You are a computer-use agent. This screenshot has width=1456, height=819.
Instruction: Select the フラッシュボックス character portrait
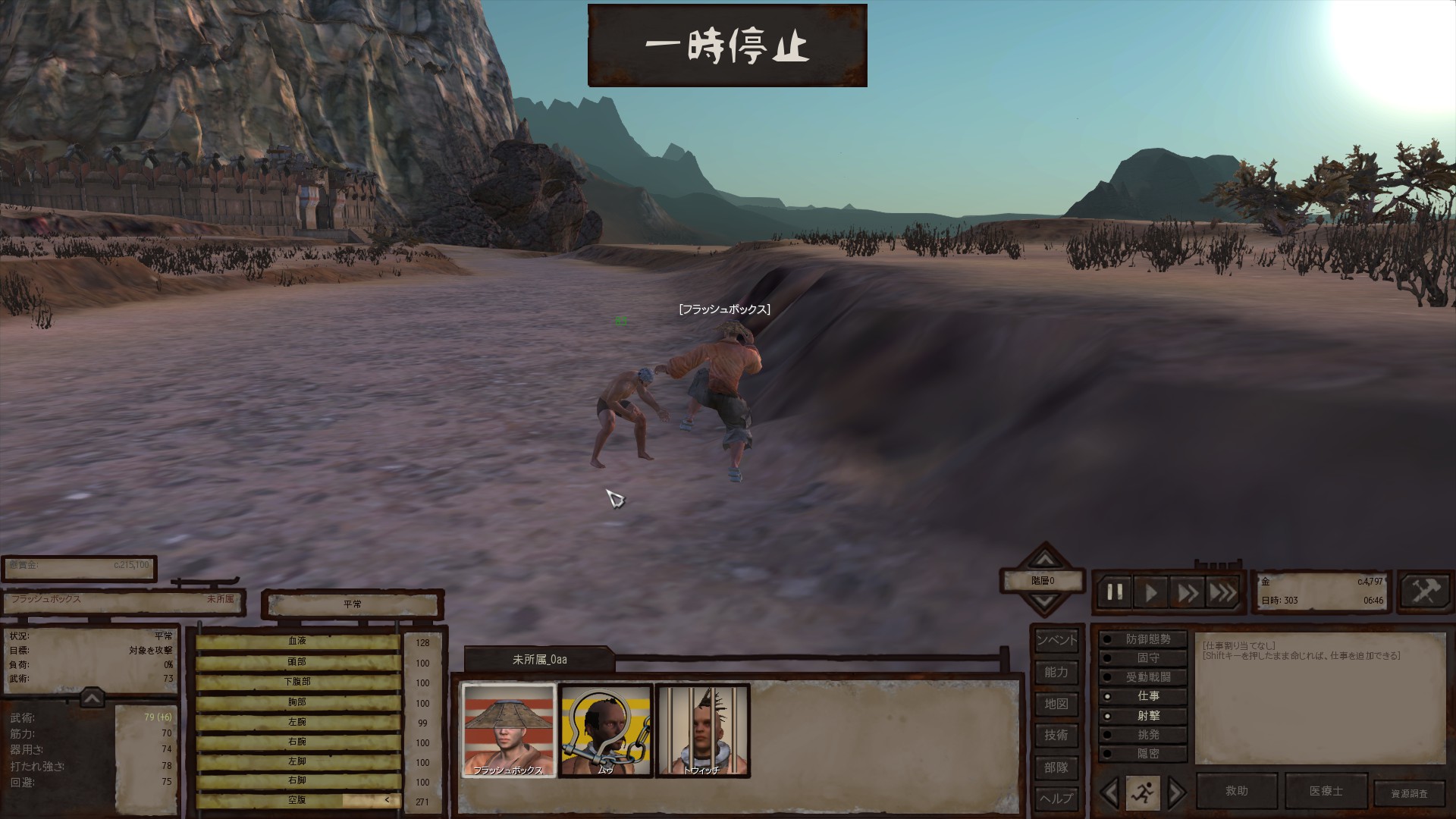[509, 730]
